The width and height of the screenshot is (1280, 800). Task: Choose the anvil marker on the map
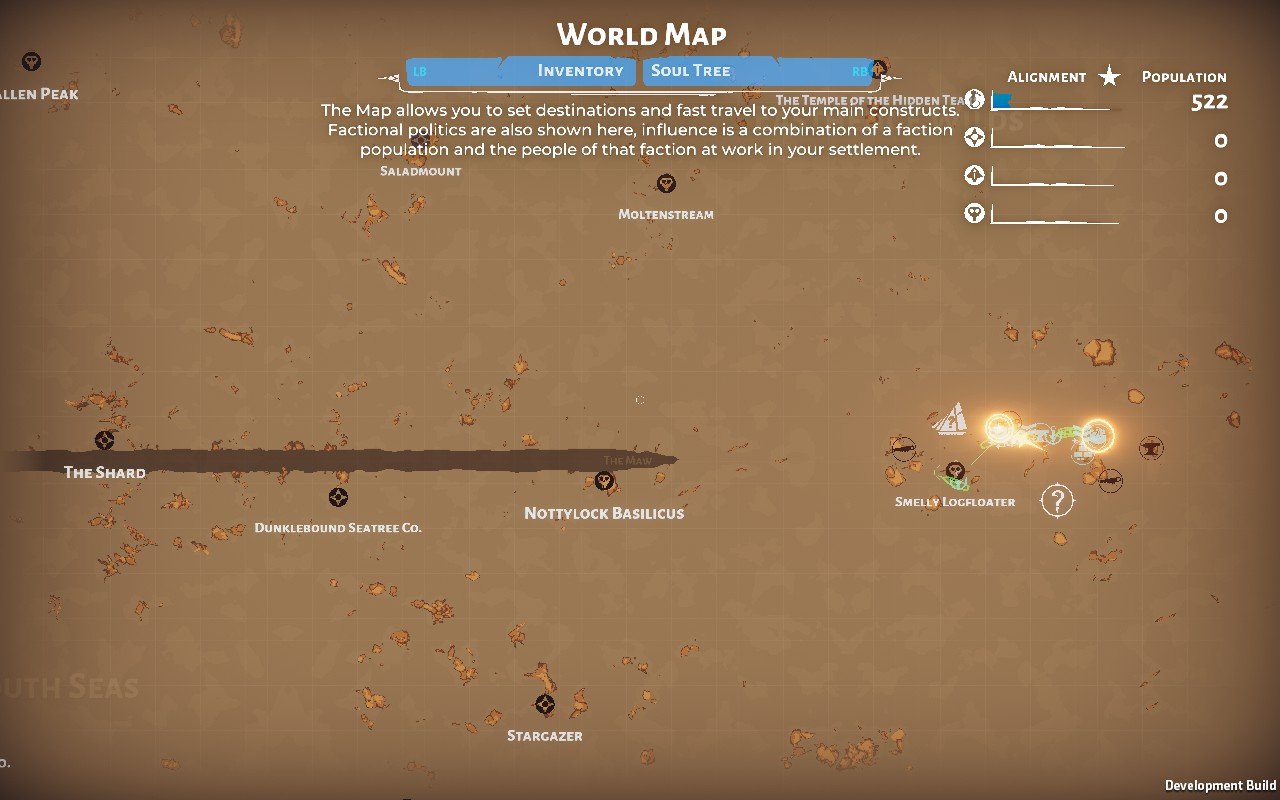[x=1150, y=447]
